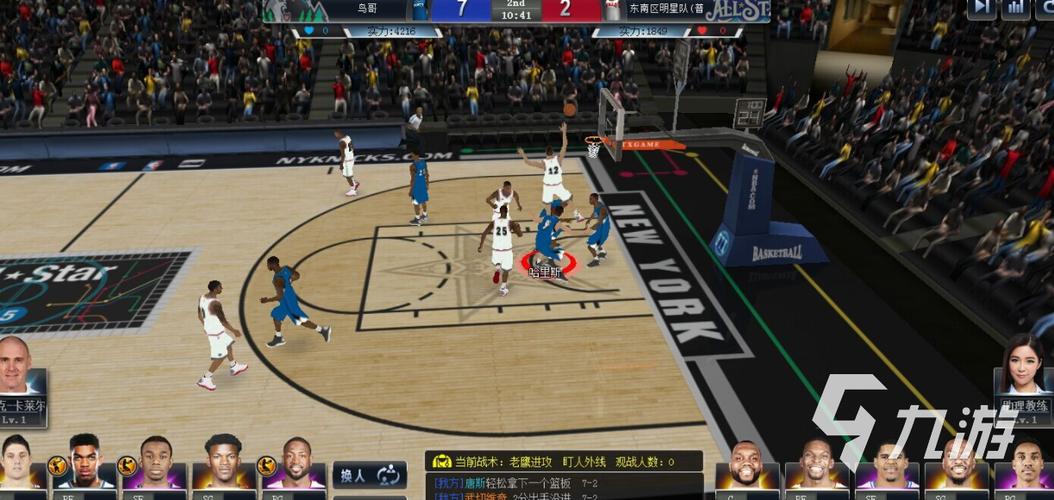Viewport: 1054px width, 500px height.
Task: Select the opposing team PF player card
Action: coord(818,467)
